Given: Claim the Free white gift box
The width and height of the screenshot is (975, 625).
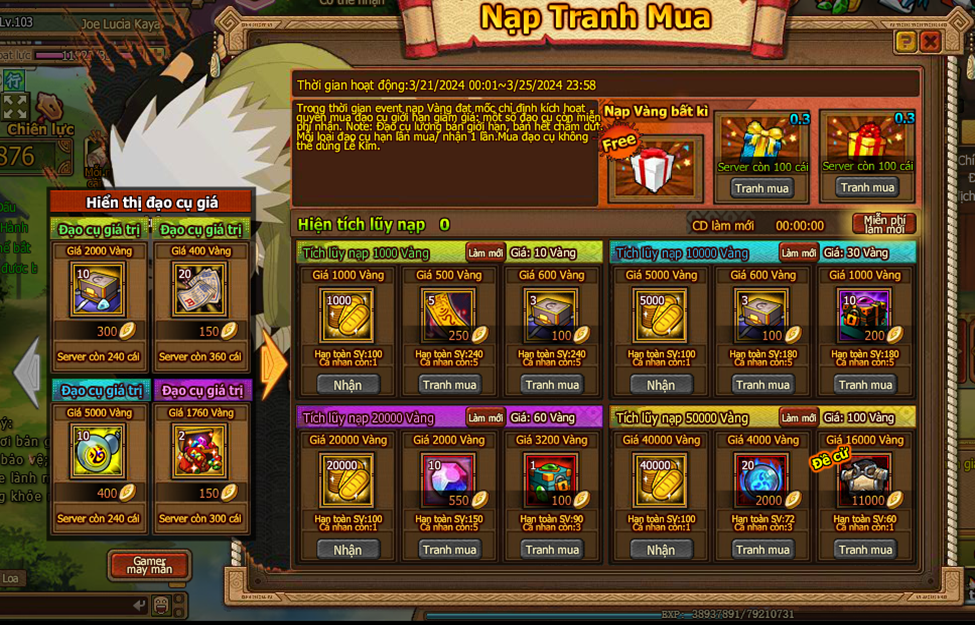Looking at the screenshot, I should [x=655, y=165].
